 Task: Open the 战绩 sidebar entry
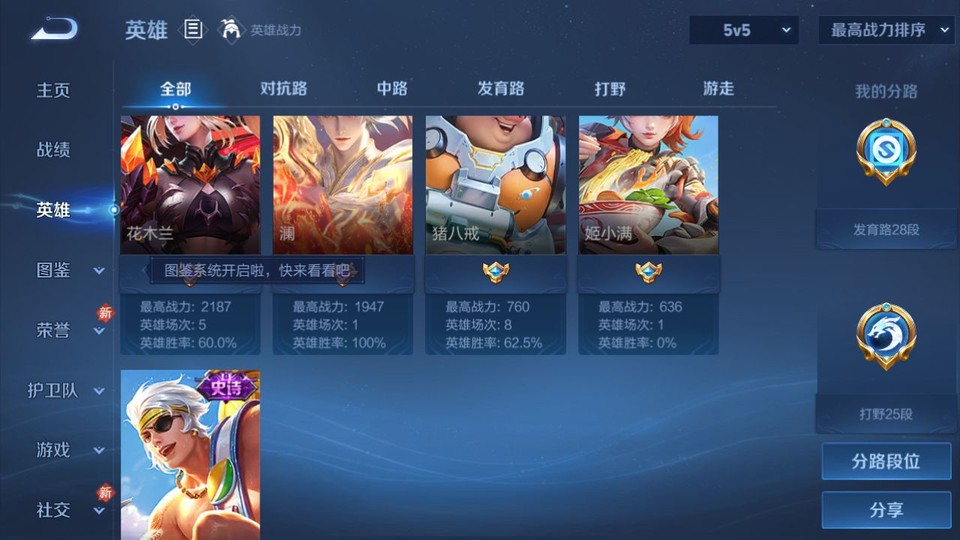pyautogui.click(x=54, y=150)
